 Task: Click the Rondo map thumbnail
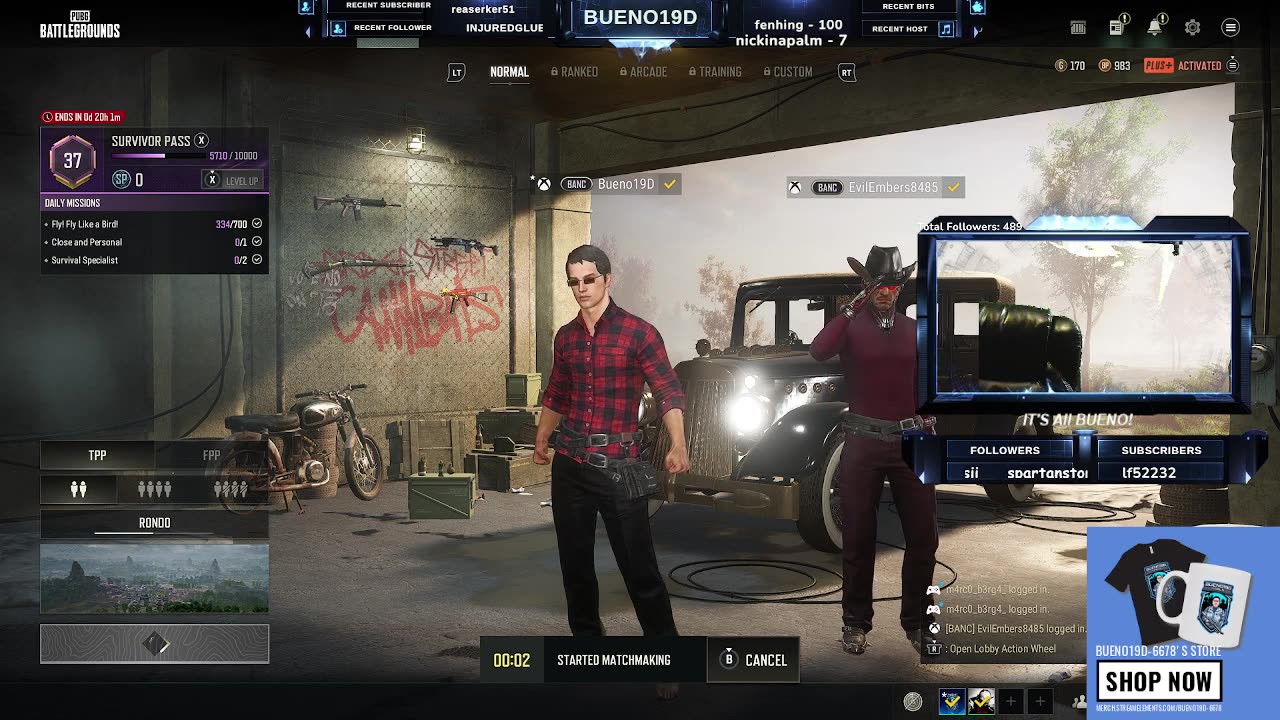[154, 578]
